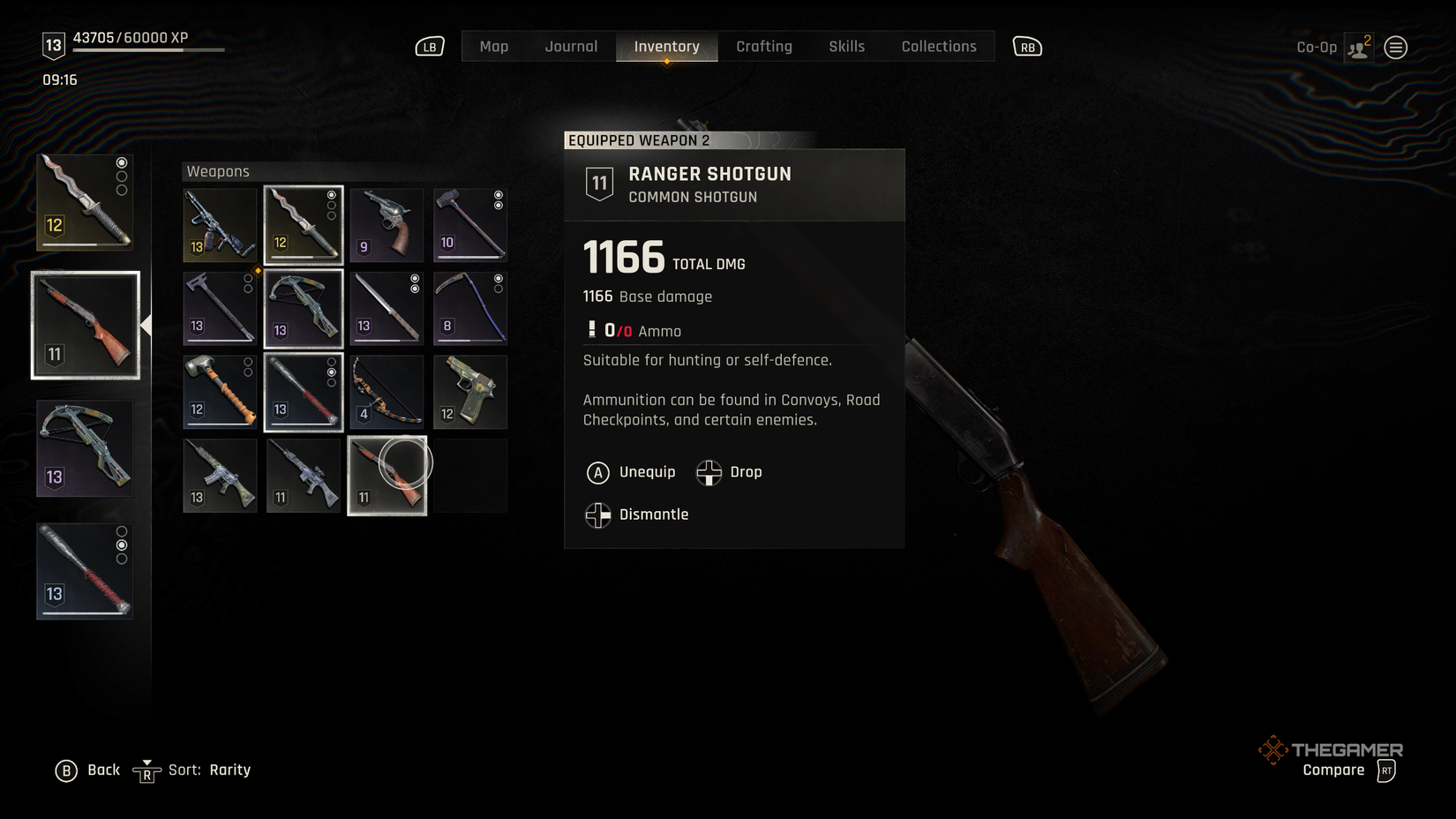Image resolution: width=1456 pixels, height=819 pixels.
Task: Select the camouflage pistol weapon icon
Action: 470,391
